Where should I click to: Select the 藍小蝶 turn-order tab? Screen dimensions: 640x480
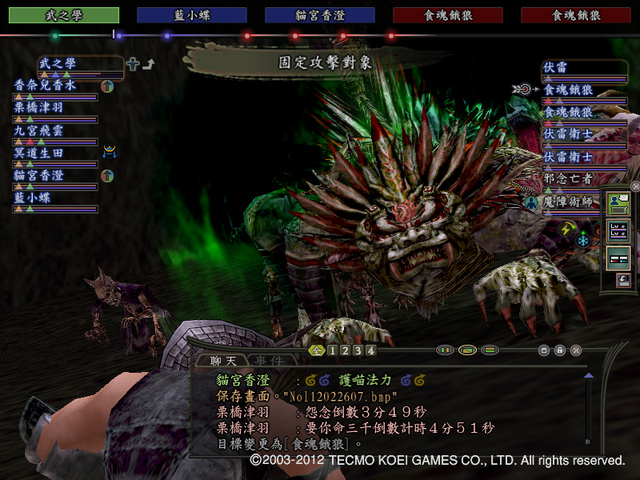(x=189, y=15)
